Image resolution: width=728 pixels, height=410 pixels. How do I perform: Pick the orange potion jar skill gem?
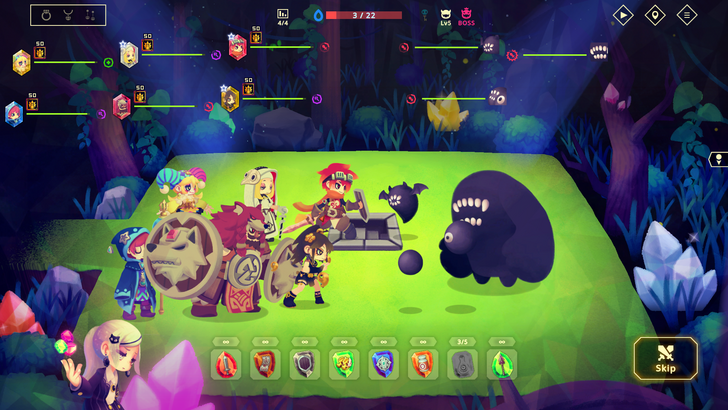422,363
